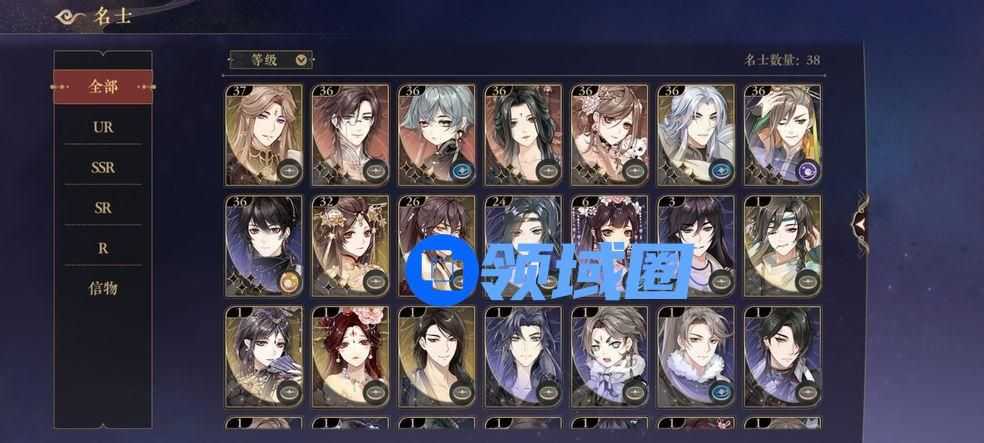Viewport: 984px width, 443px height.
Task: Switch to the UR rarity tab
Action: 103,128
